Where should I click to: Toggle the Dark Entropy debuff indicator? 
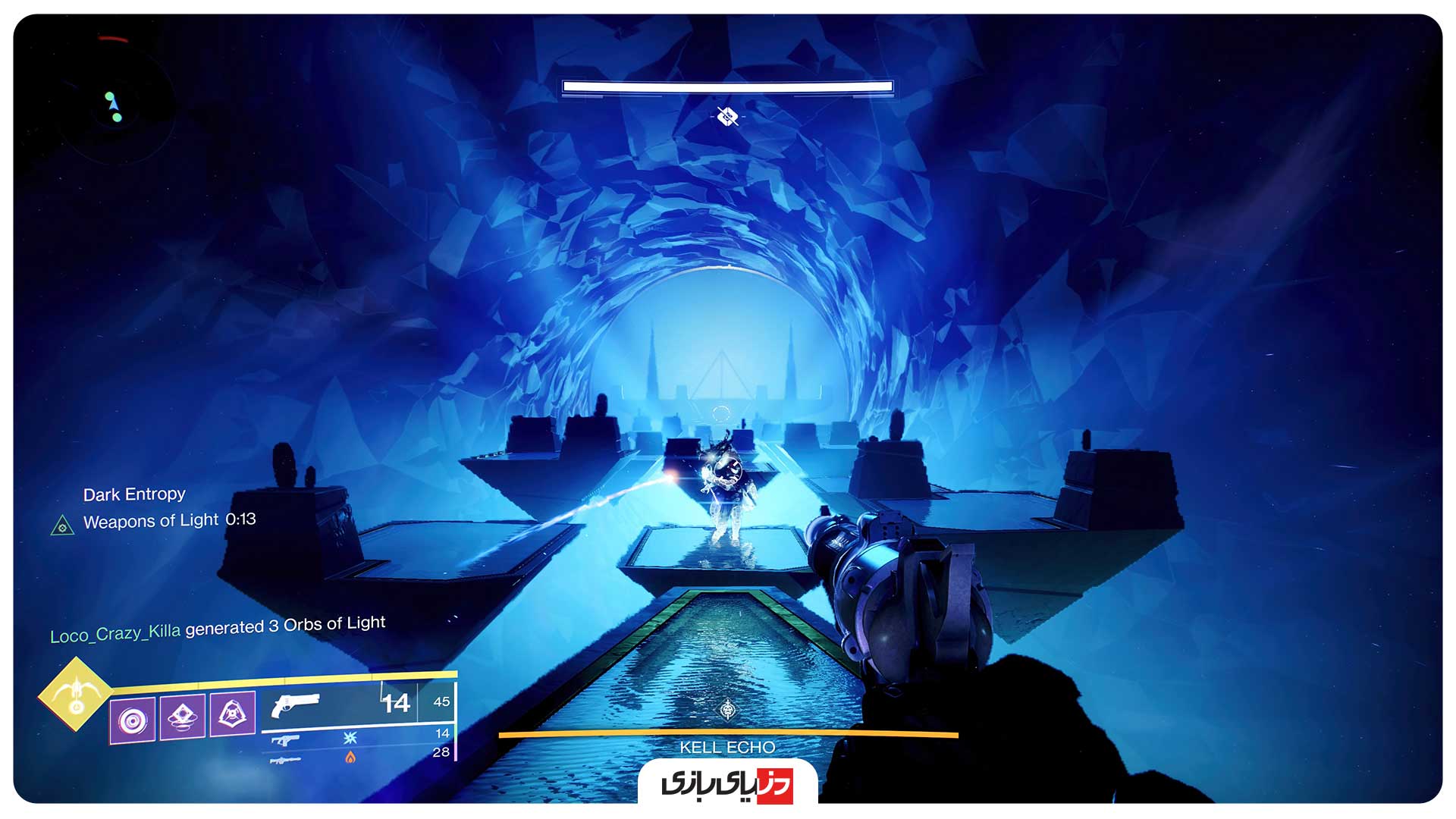click(134, 494)
